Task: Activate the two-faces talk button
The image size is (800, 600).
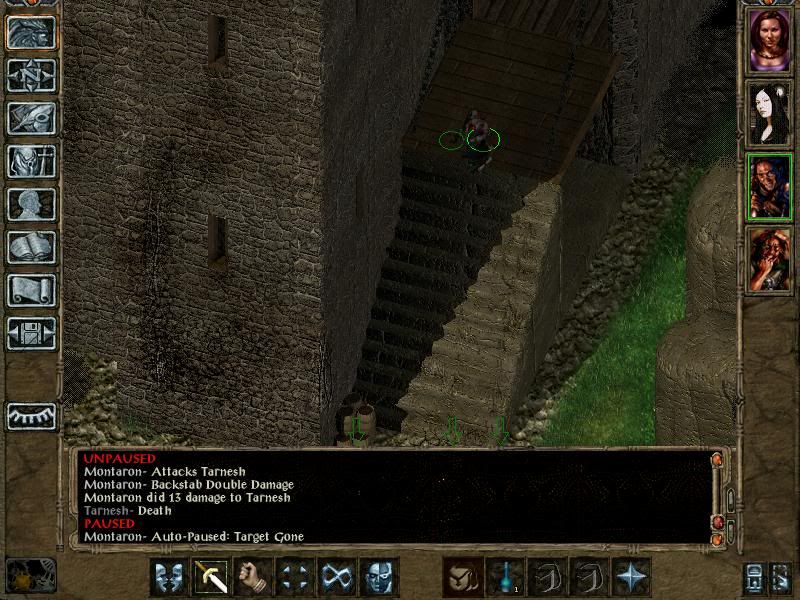Action: (169, 577)
